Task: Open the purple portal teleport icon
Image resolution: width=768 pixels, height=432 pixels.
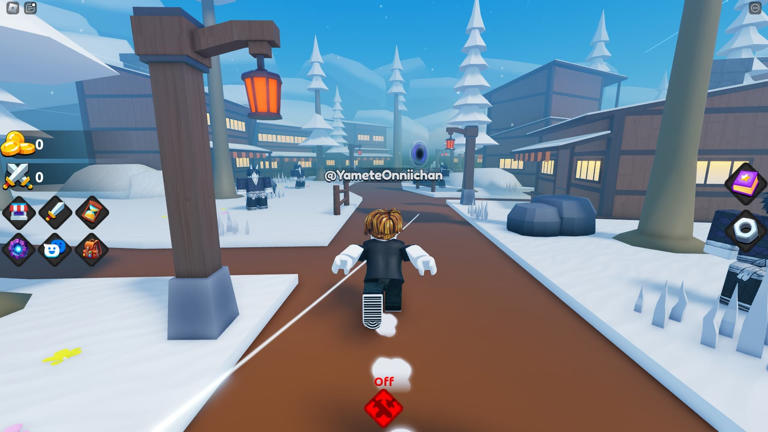Action: click(x=19, y=249)
